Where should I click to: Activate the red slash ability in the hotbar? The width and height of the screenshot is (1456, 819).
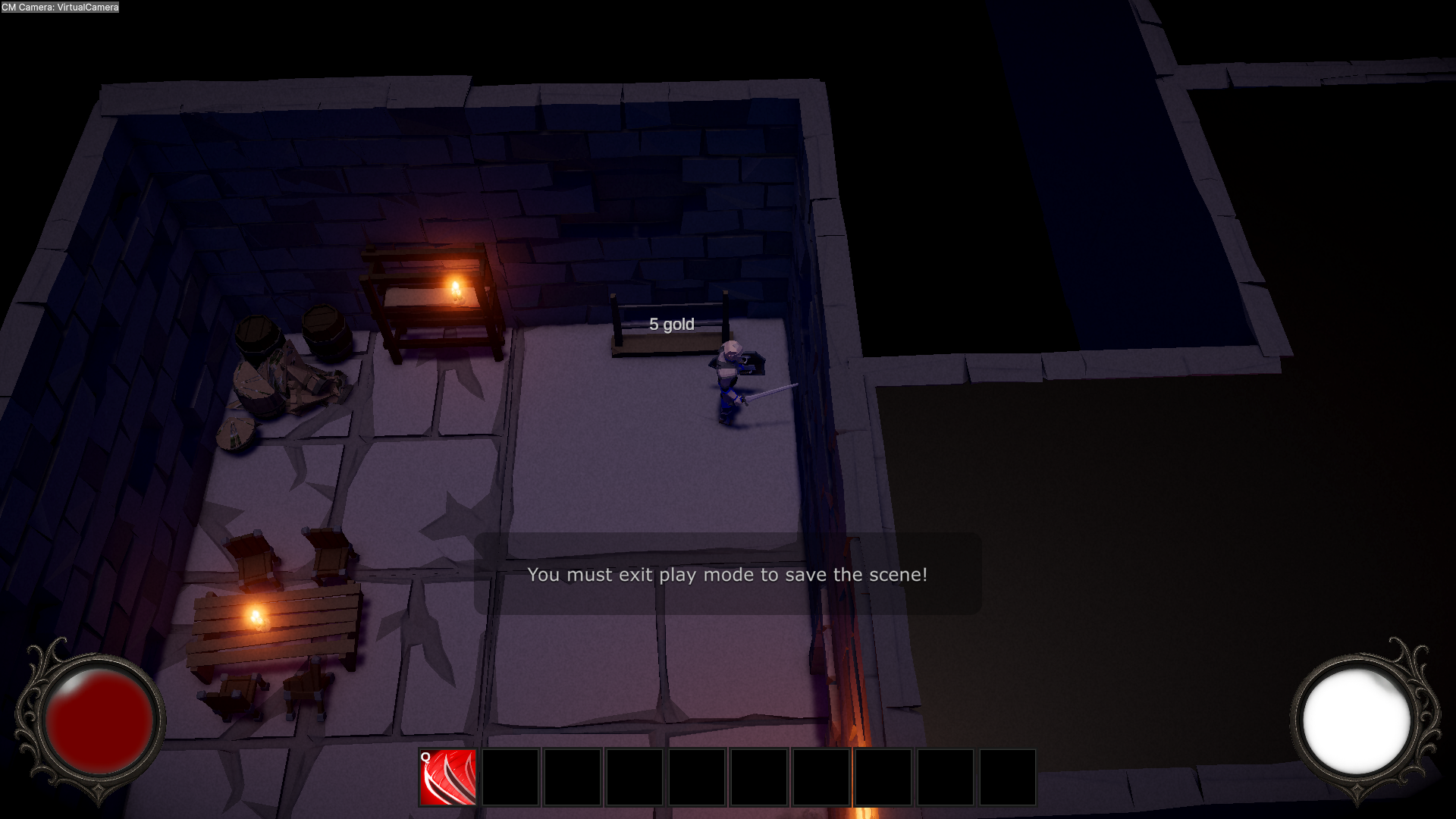coord(449,777)
